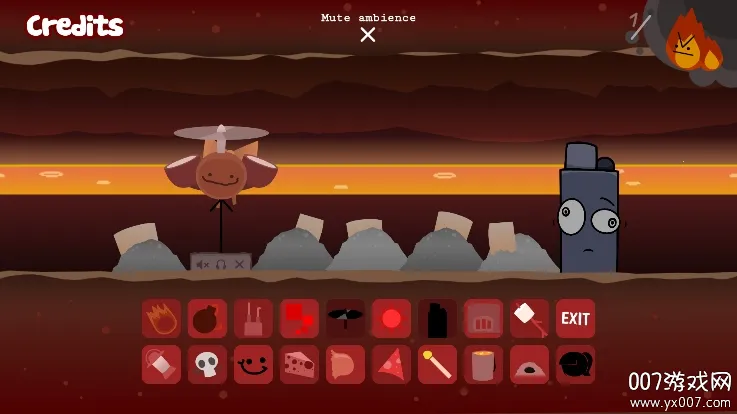This screenshot has width=737, height=414.
Task: Select the fireball sound icon
Action: [x=162, y=319]
